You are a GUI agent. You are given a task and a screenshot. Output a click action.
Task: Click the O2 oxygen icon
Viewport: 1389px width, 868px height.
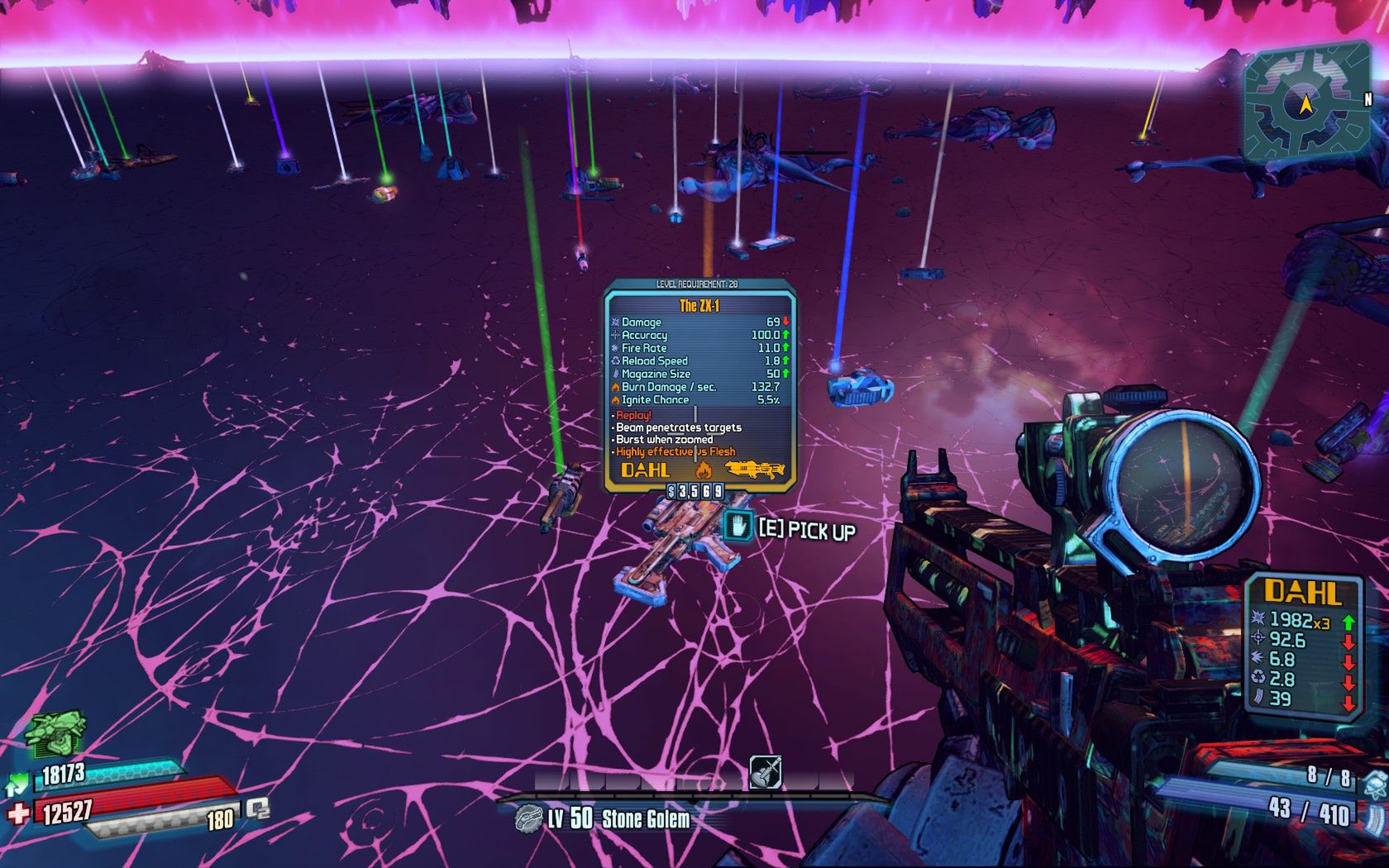coord(257,808)
